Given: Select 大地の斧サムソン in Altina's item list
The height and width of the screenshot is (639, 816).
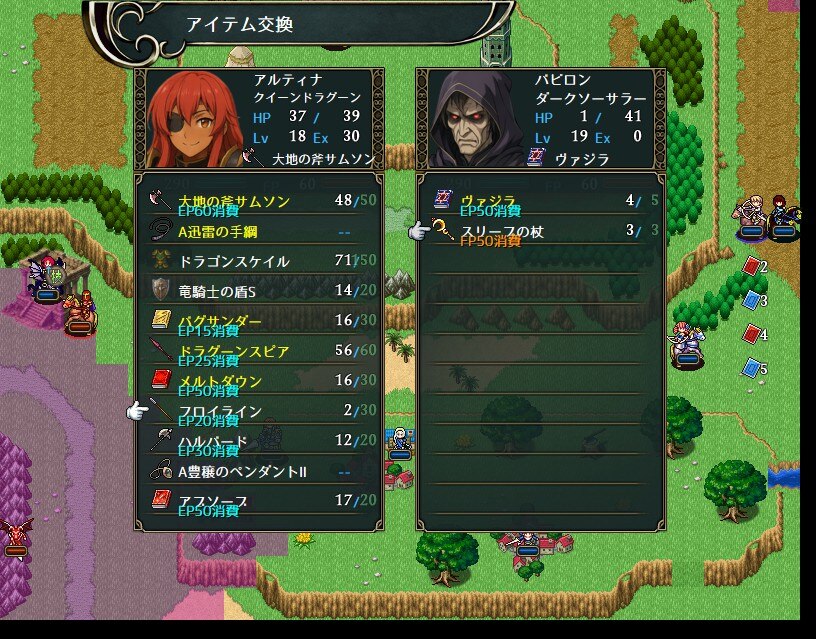Looking at the screenshot, I should click(x=258, y=201).
